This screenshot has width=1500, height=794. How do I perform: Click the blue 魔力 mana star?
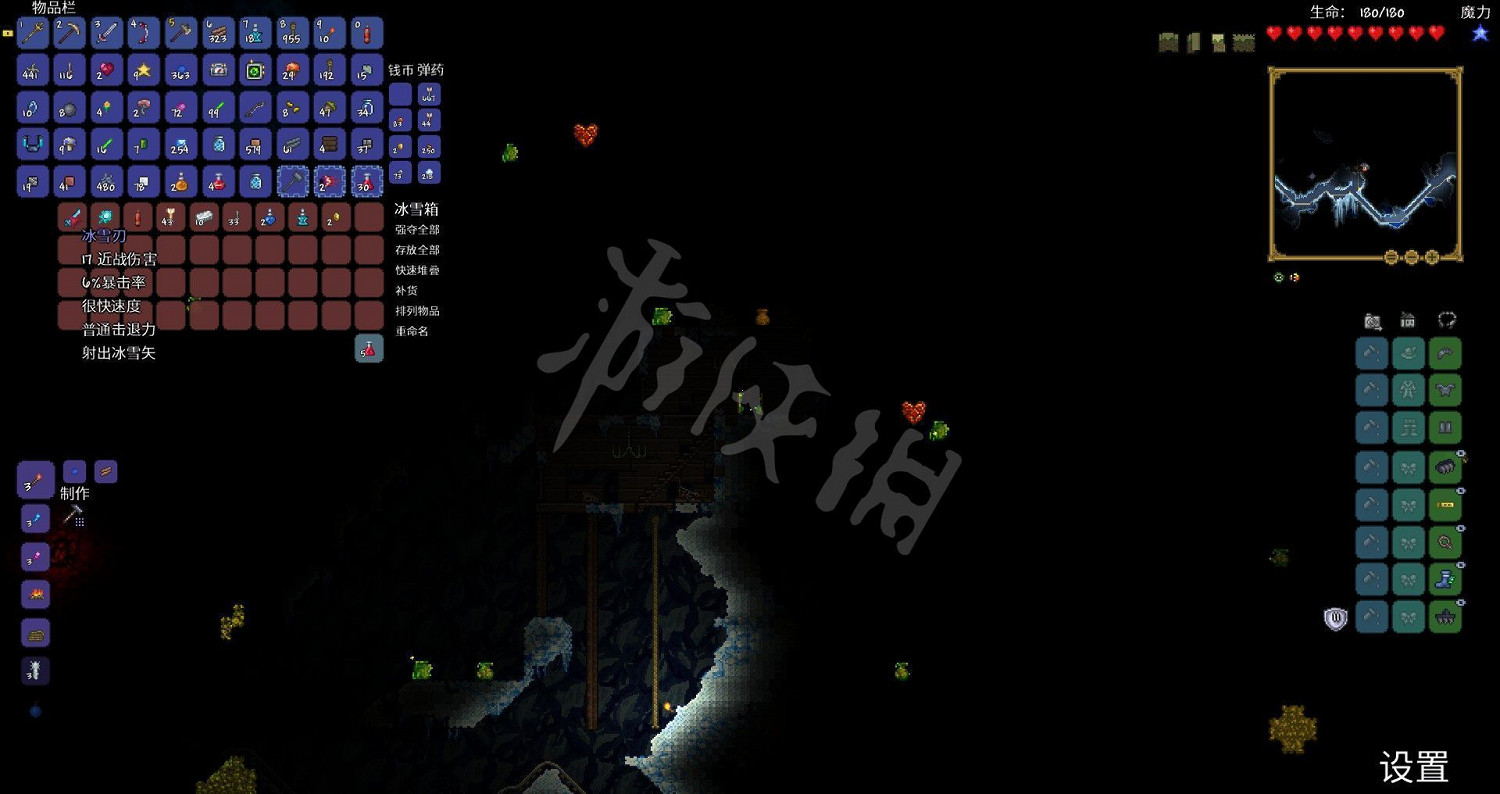[x=1478, y=32]
